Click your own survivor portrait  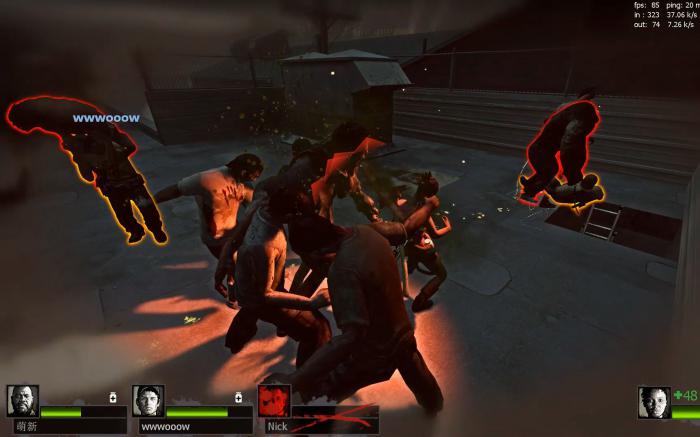[654, 402]
